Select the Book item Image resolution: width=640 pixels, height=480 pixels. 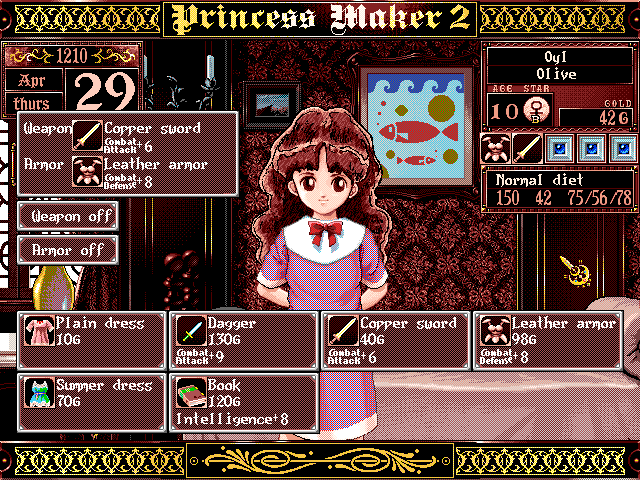click(x=243, y=402)
